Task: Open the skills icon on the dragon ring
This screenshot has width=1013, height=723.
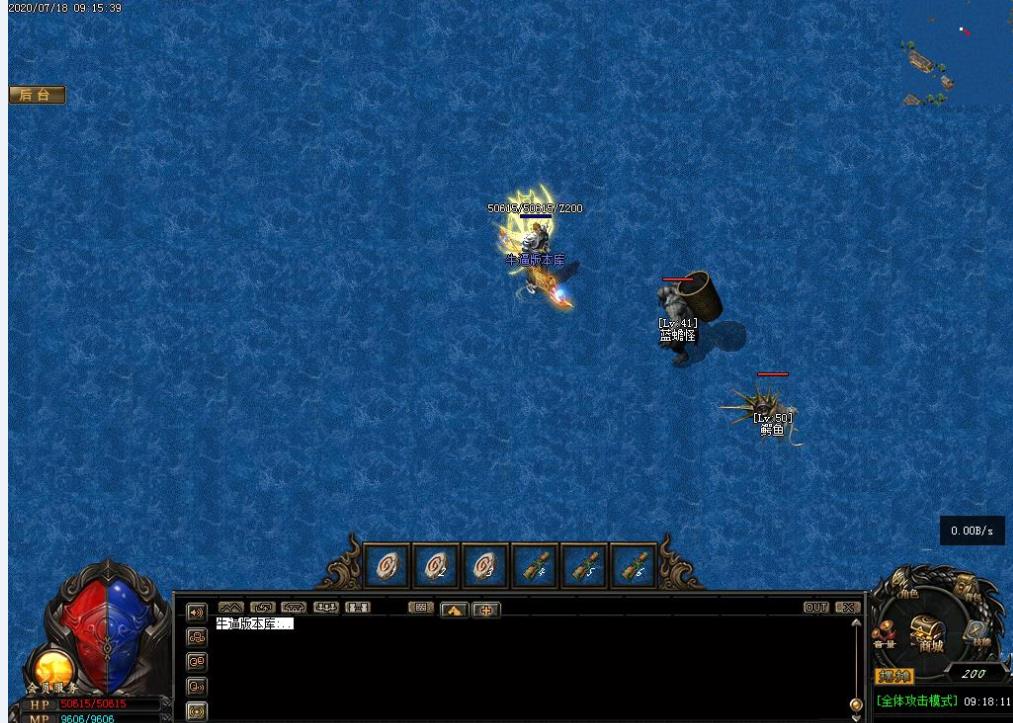Action: point(977,632)
